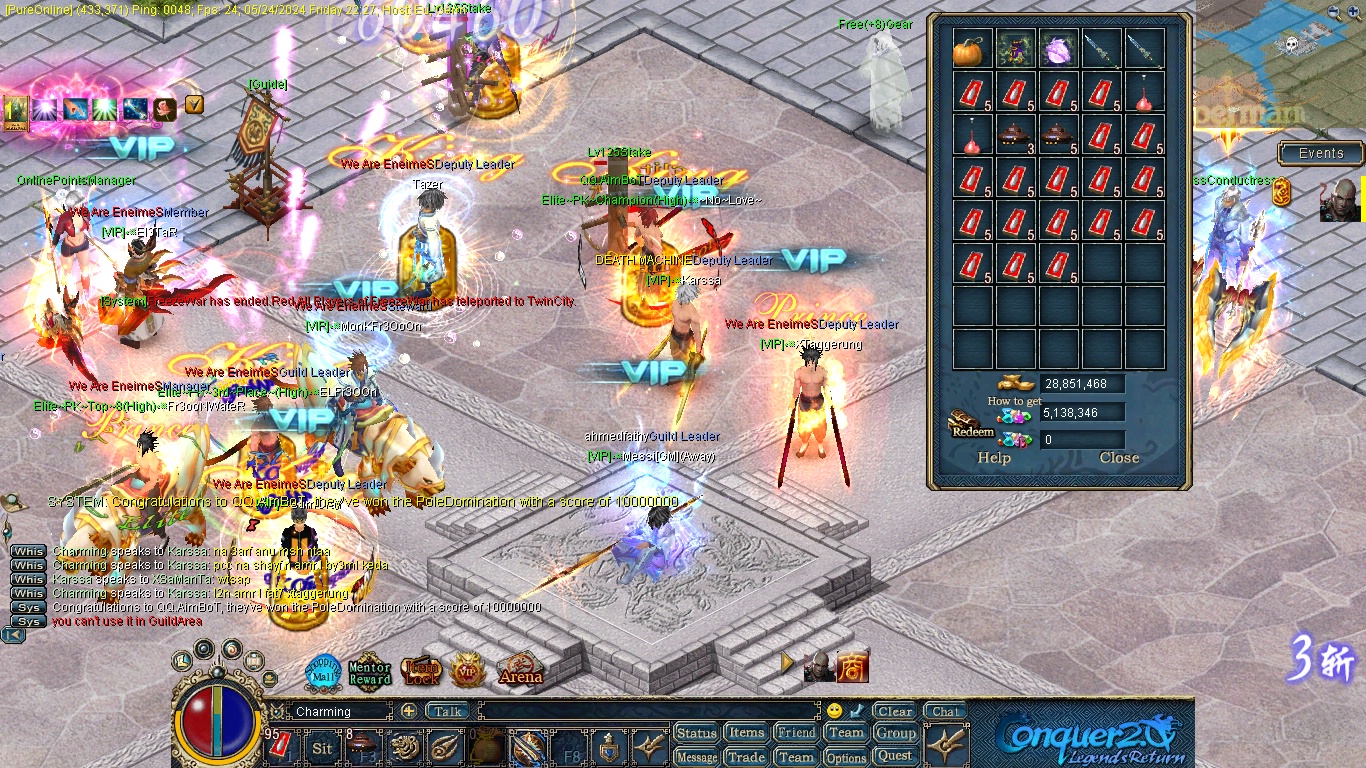
Task: Enter the Arena menu
Action: pyautogui.click(x=520, y=672)
